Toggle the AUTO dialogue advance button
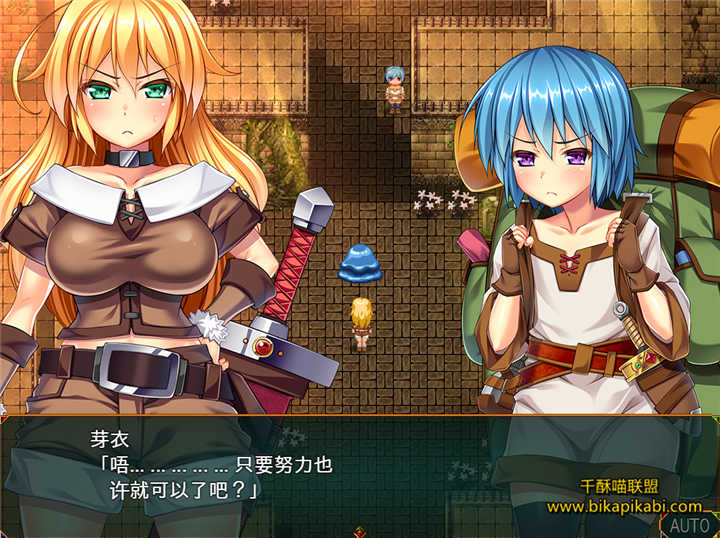Image resolution: width=720 pixels, height=538 pixels. (689, 525)
